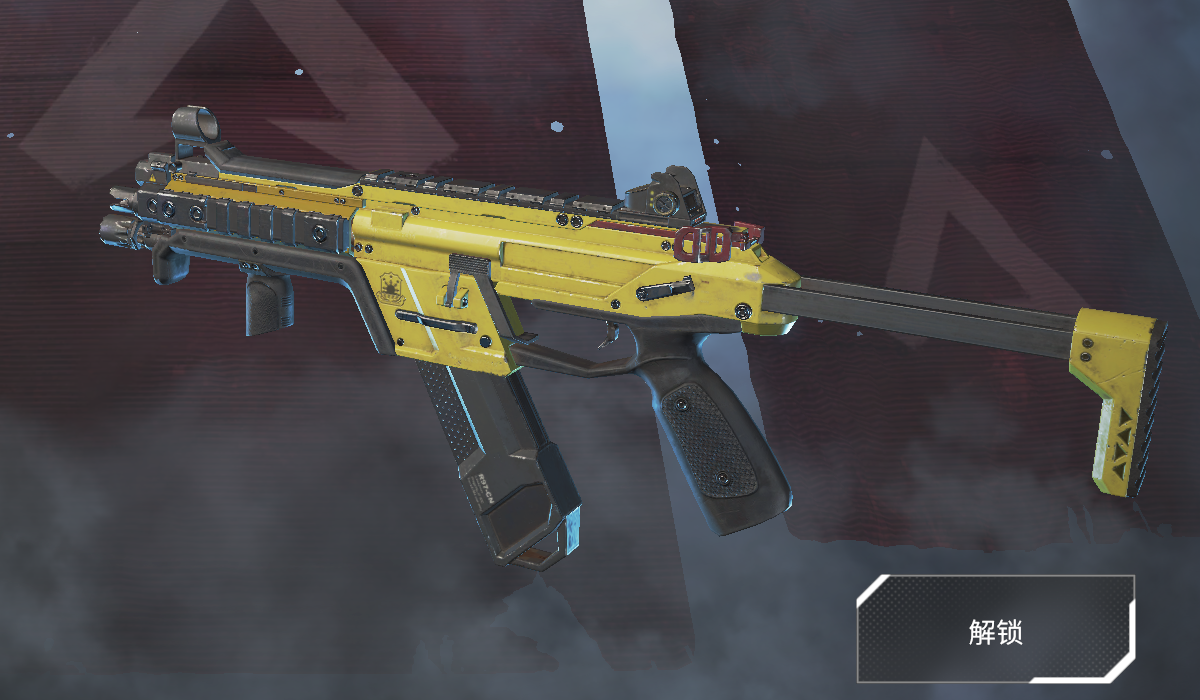The height and width of the screenshot is (700, 1200).
Task: Click the 解锁 unlock button
Action: pos(995,629)
